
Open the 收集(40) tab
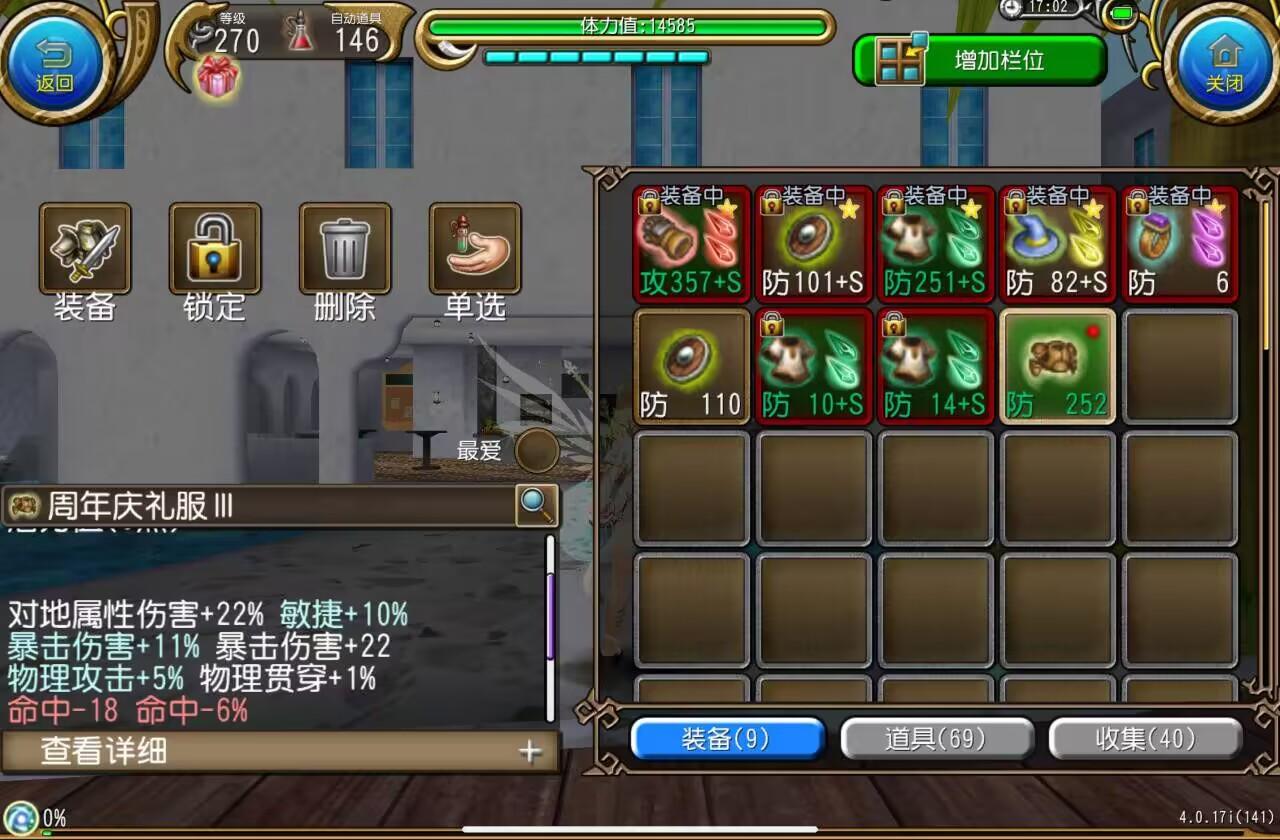pyautogui.click(x=1146, y=739)
